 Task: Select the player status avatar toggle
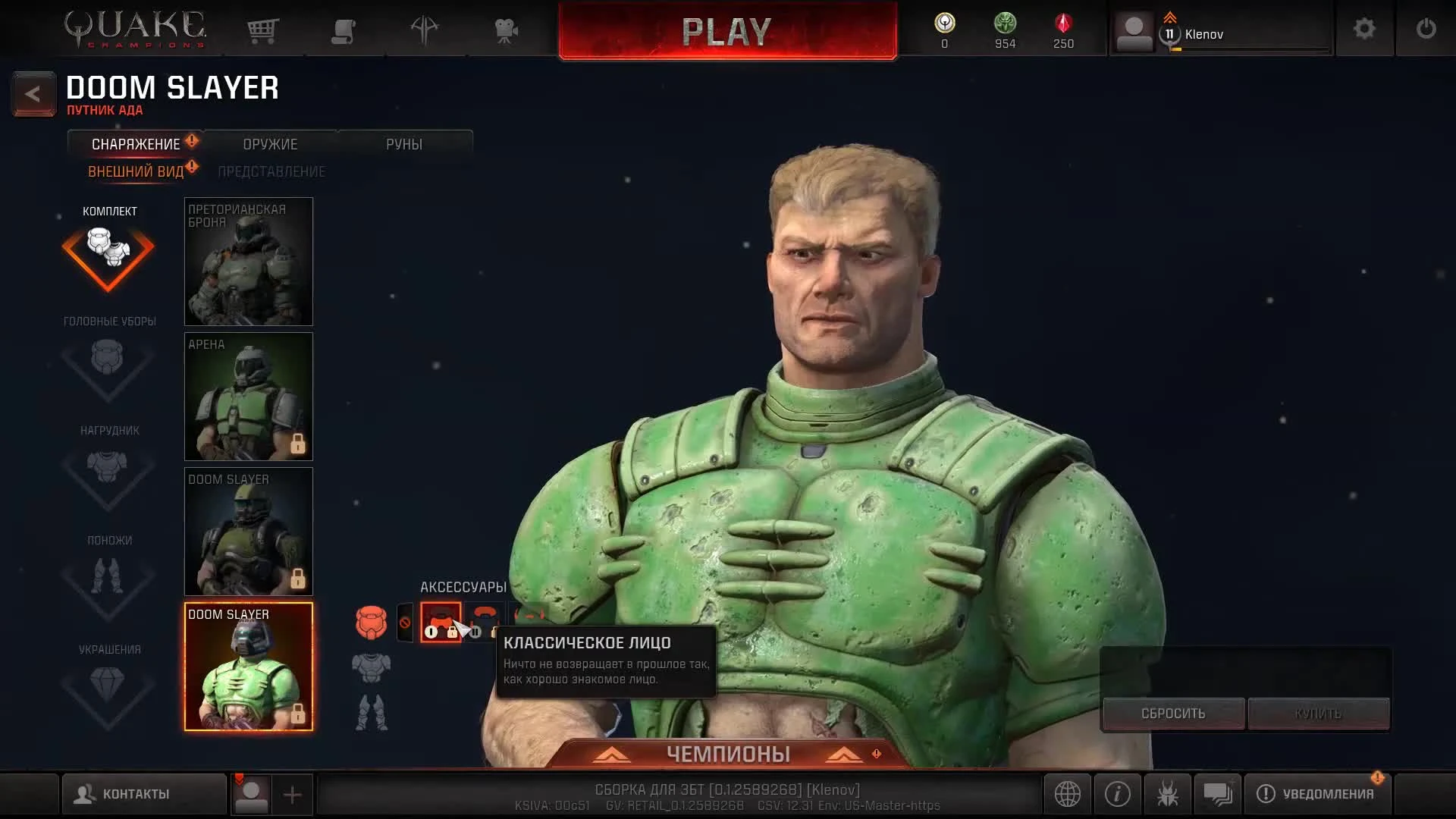(x=250, y=794)
